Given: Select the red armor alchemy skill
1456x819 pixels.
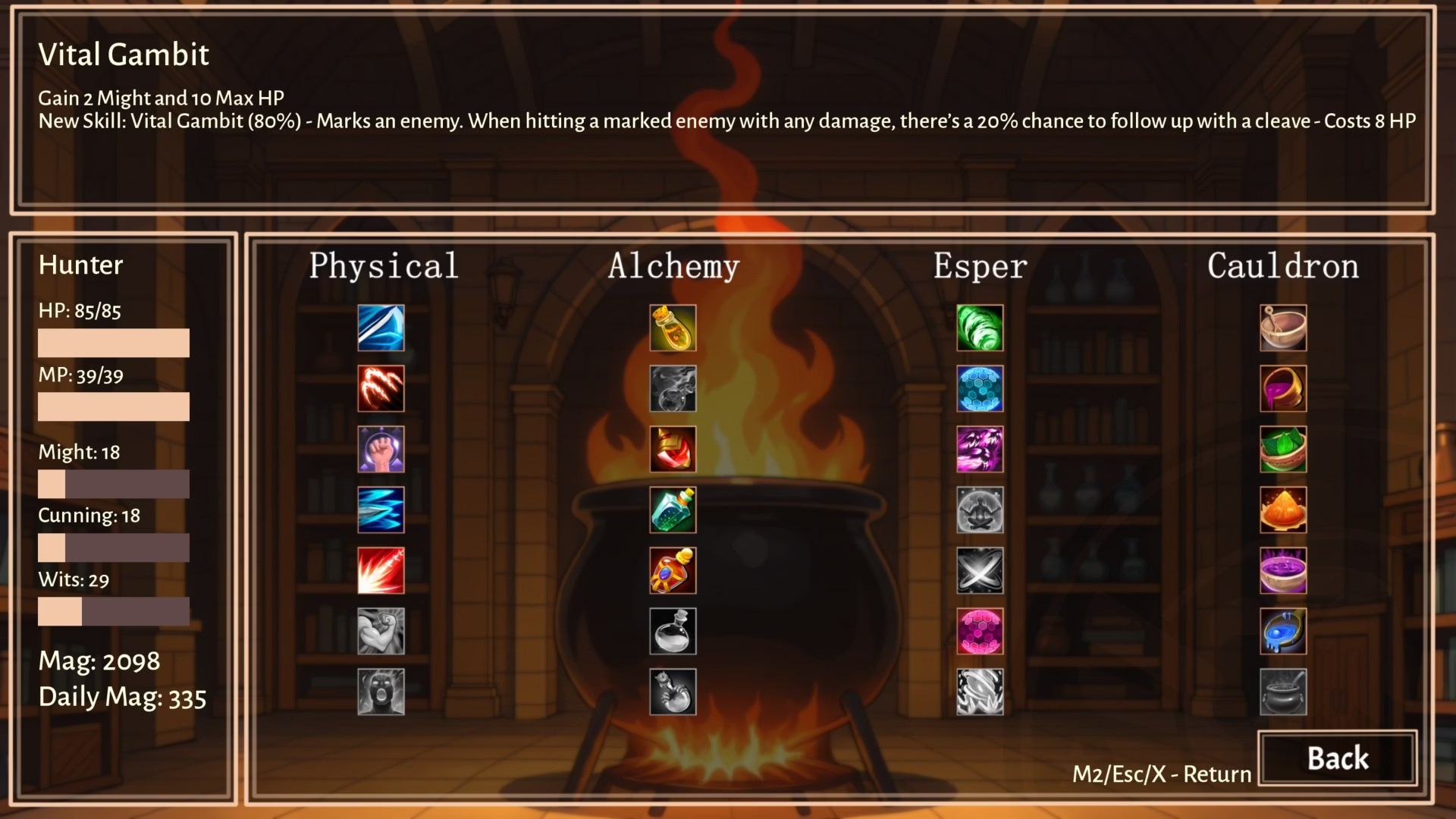Looking at the screenshot, I should (x=673, y=449).
